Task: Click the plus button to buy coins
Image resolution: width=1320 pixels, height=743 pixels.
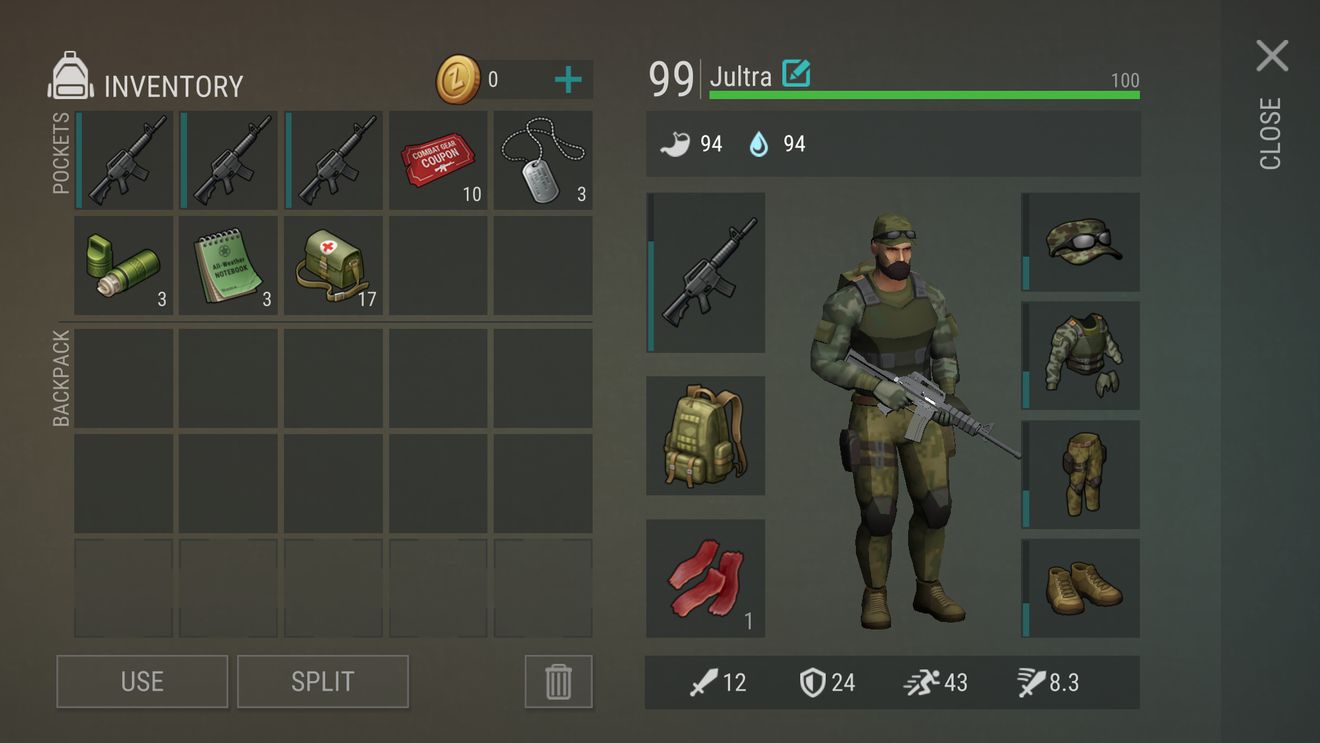Action: click(x=569, y=78)
